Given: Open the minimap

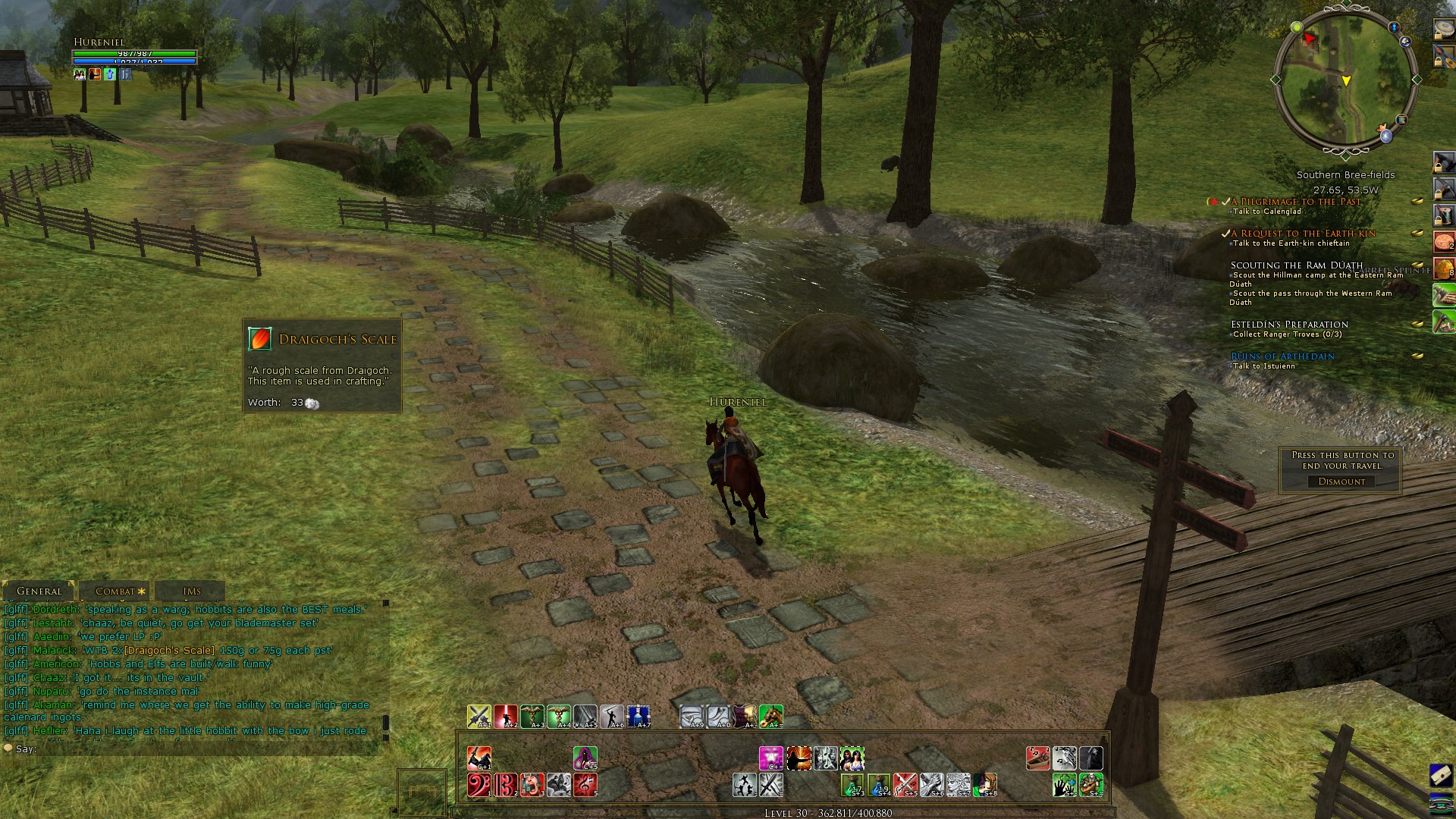Looking at the screenshot, I should tap(1345, 81).
